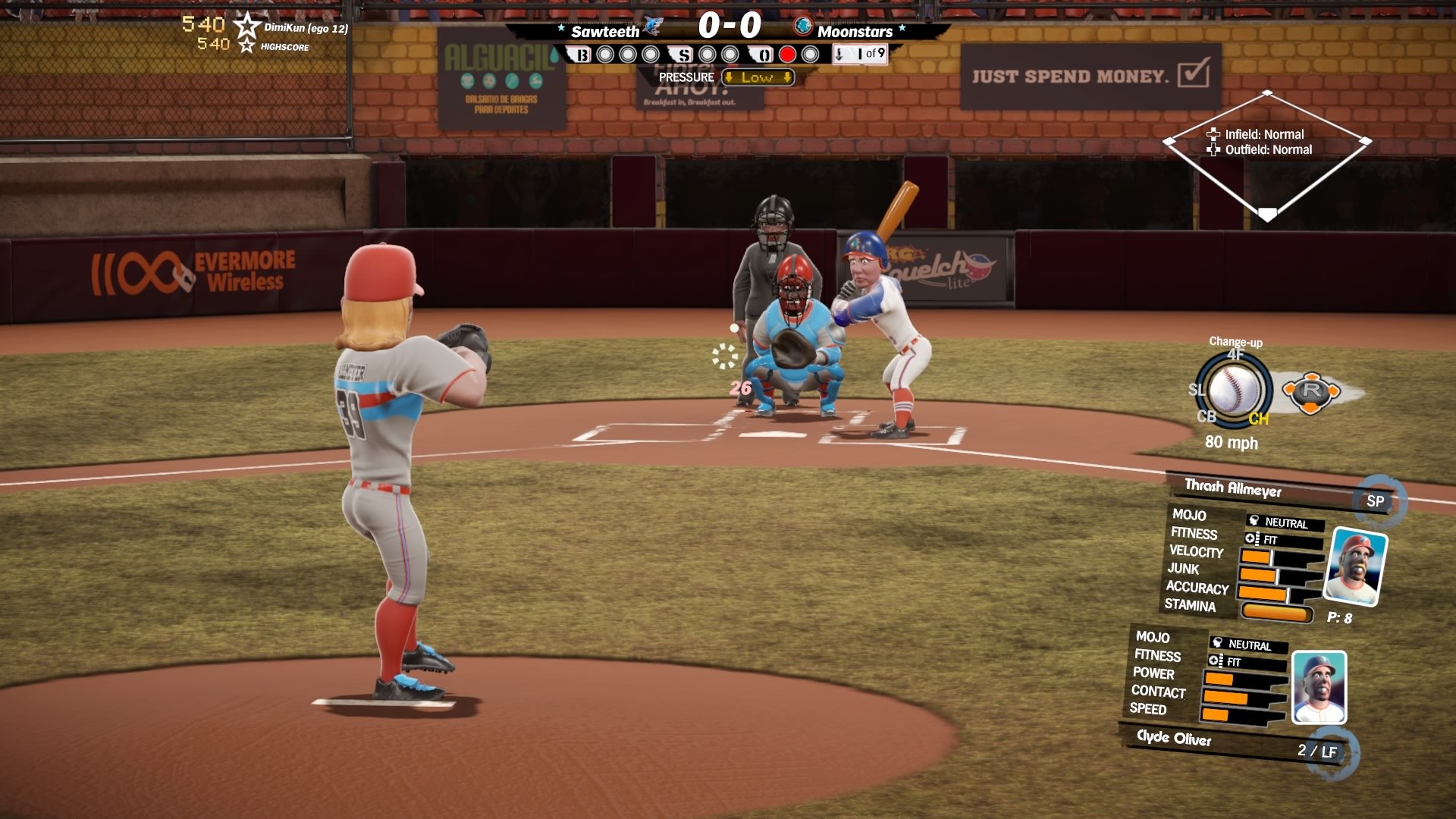Screen dimensions: 1456x819
Task: Click the SP badge on the pitcher card
Action: (1376, 500)
